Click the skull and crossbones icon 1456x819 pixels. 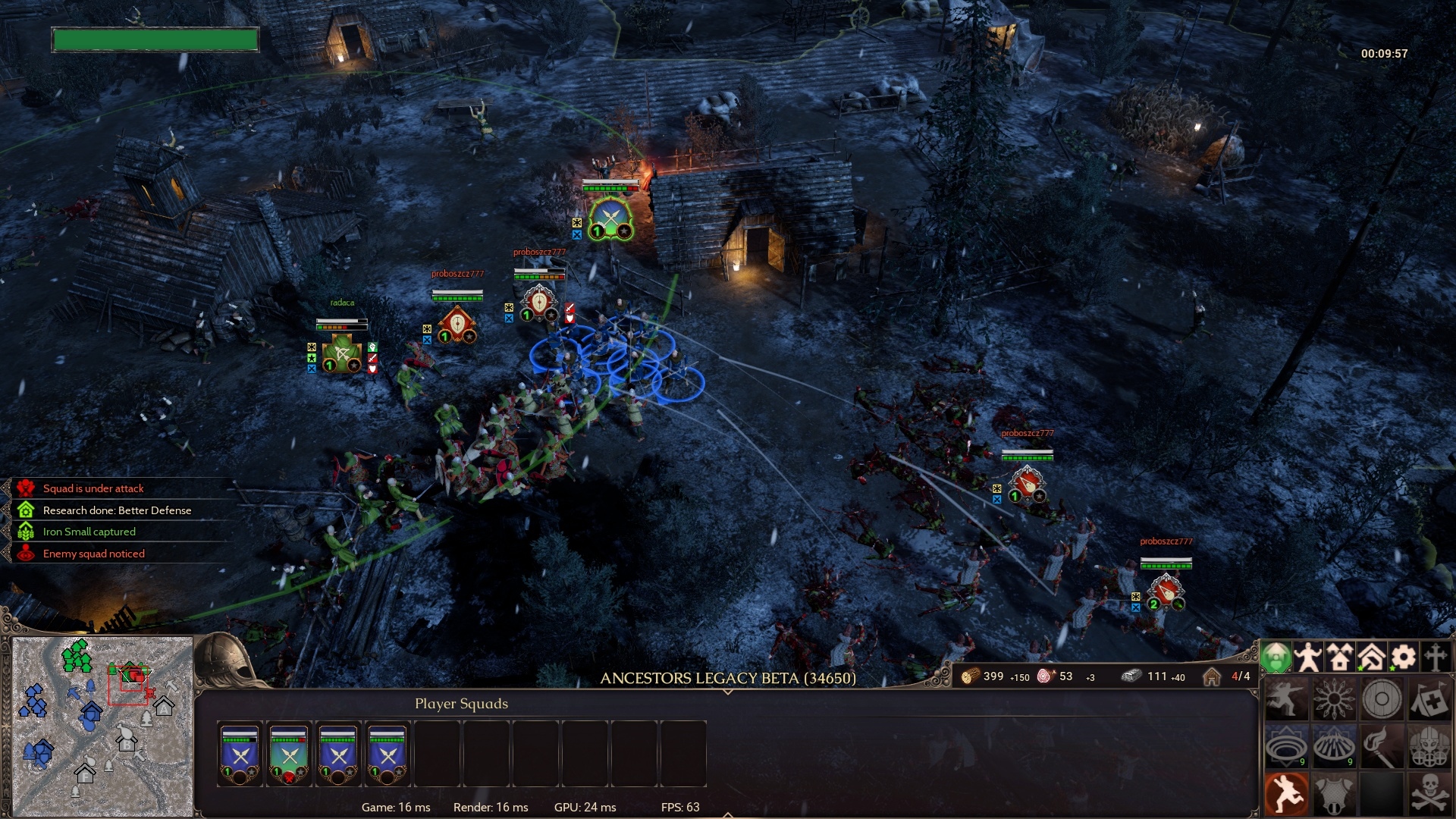pos(1429,794)
